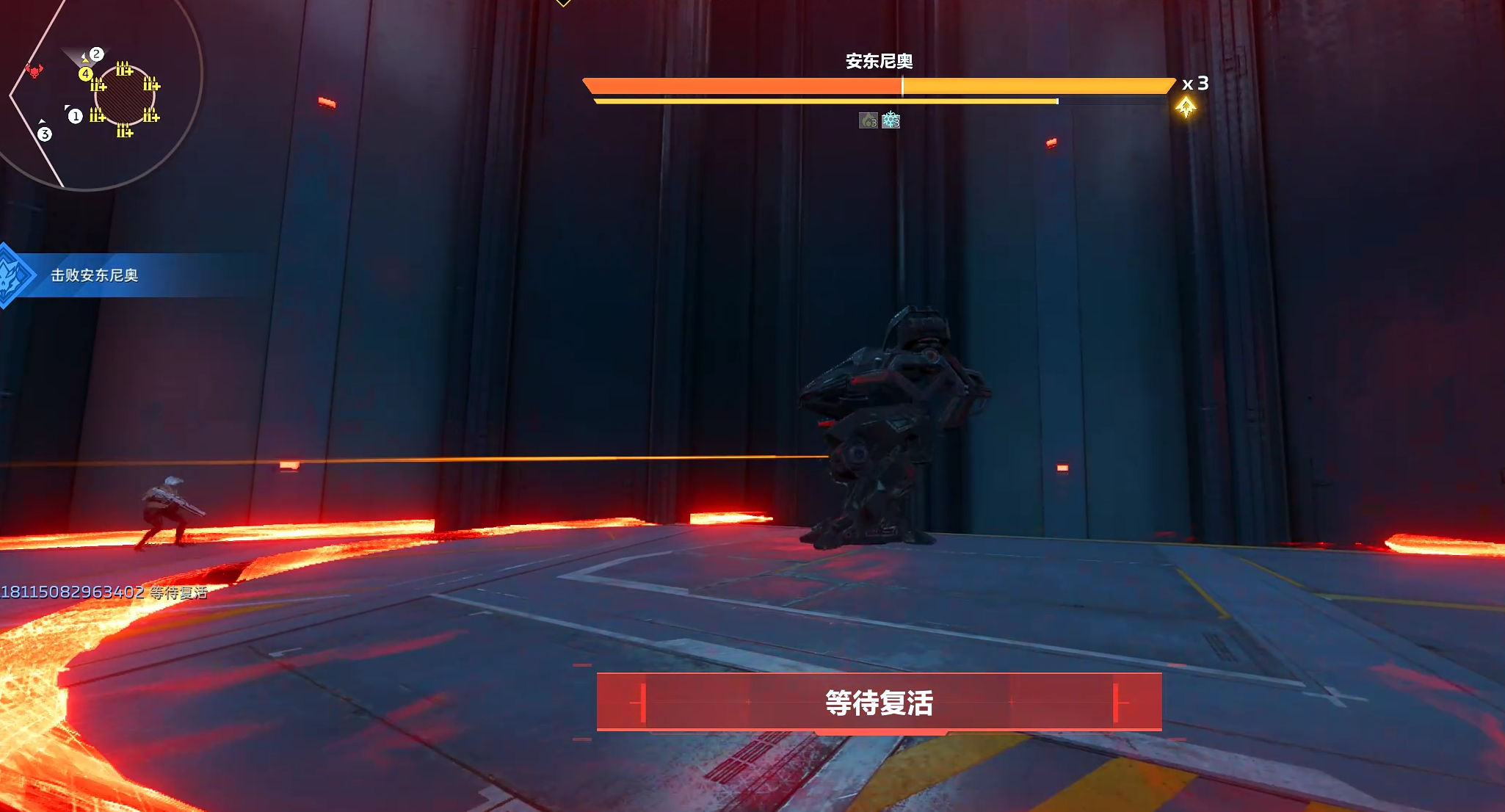Click the snowflake frost debuff icon
1505x812 pixels.
click(x=890, y=122)
